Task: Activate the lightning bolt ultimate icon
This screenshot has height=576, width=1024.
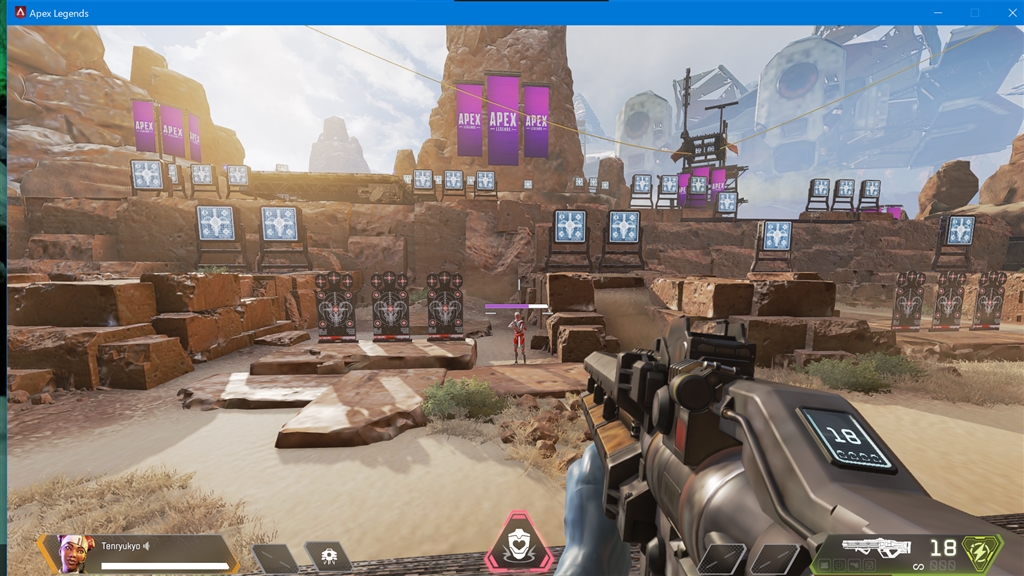Action: [x=981, y=551]
